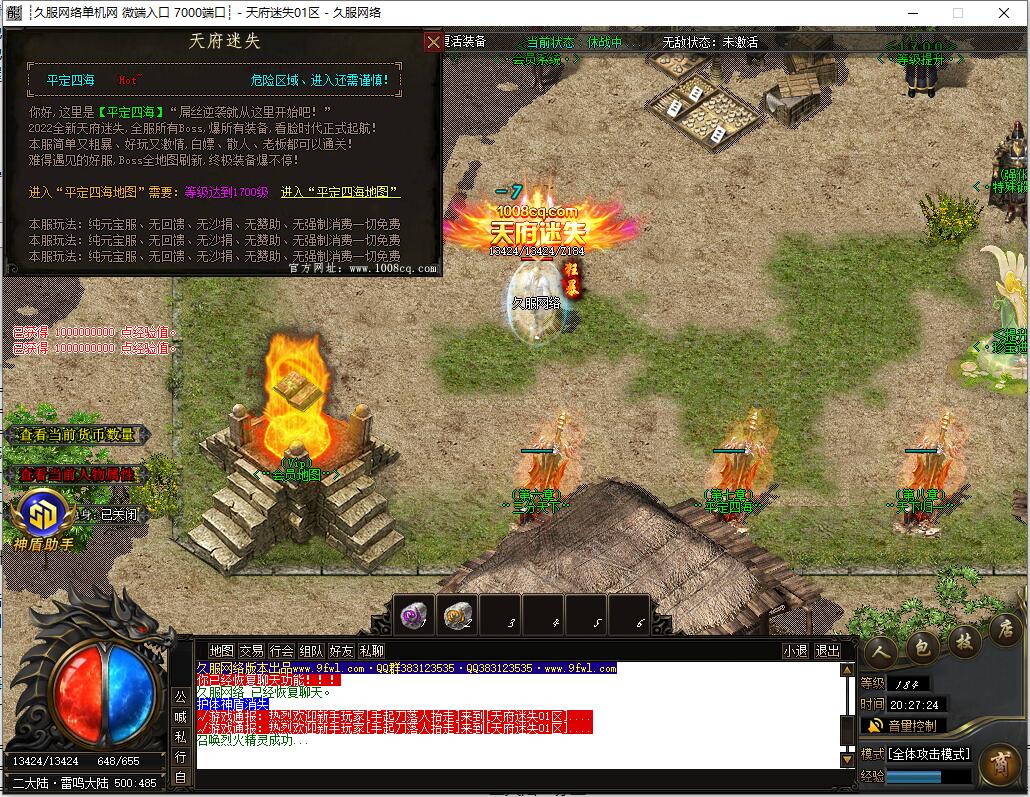Follow the 进入"平定四海地图" link
1030x797 pixels.
tap(340, 192)
